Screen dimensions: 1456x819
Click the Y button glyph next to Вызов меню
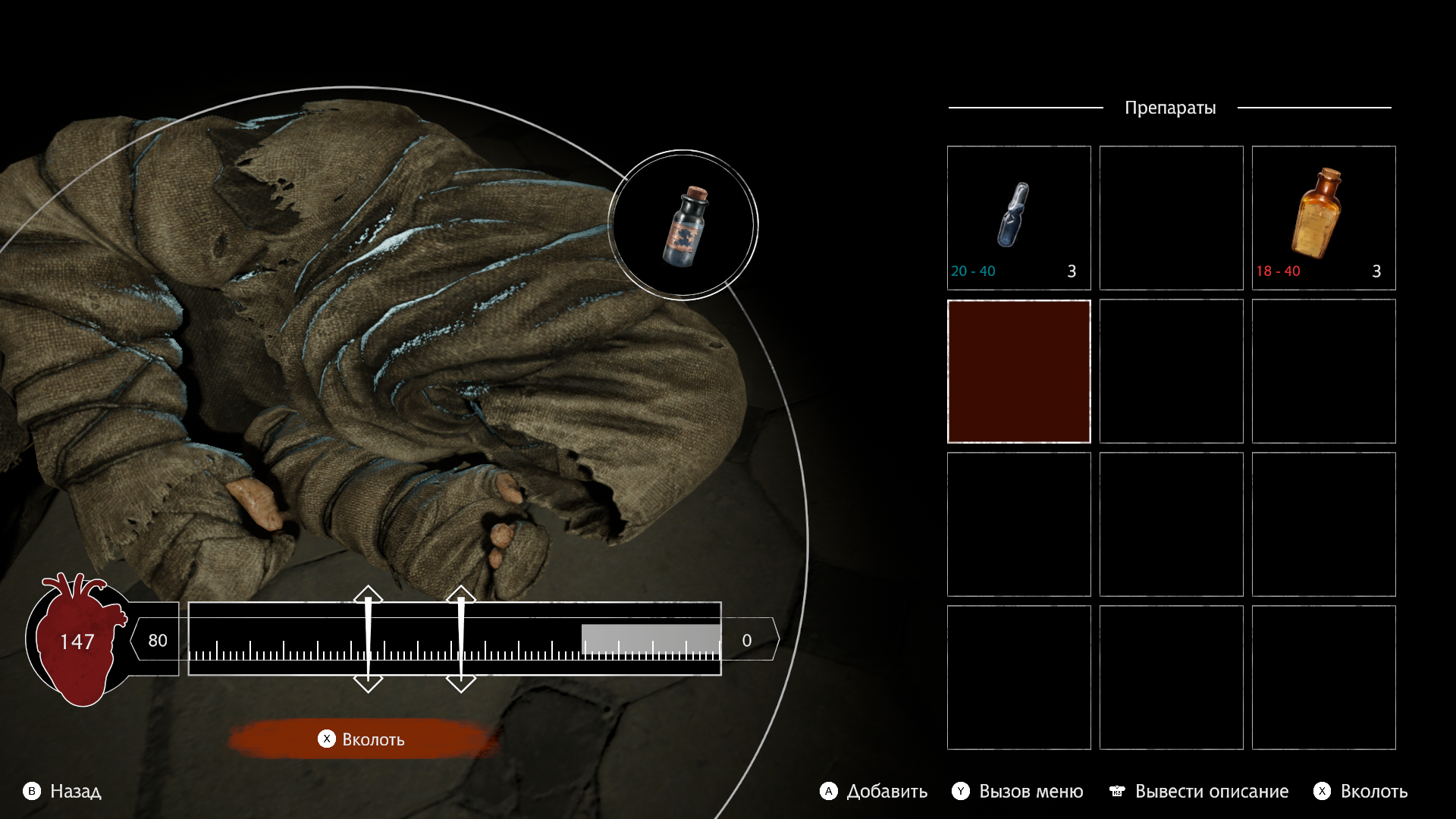point(961,792)
